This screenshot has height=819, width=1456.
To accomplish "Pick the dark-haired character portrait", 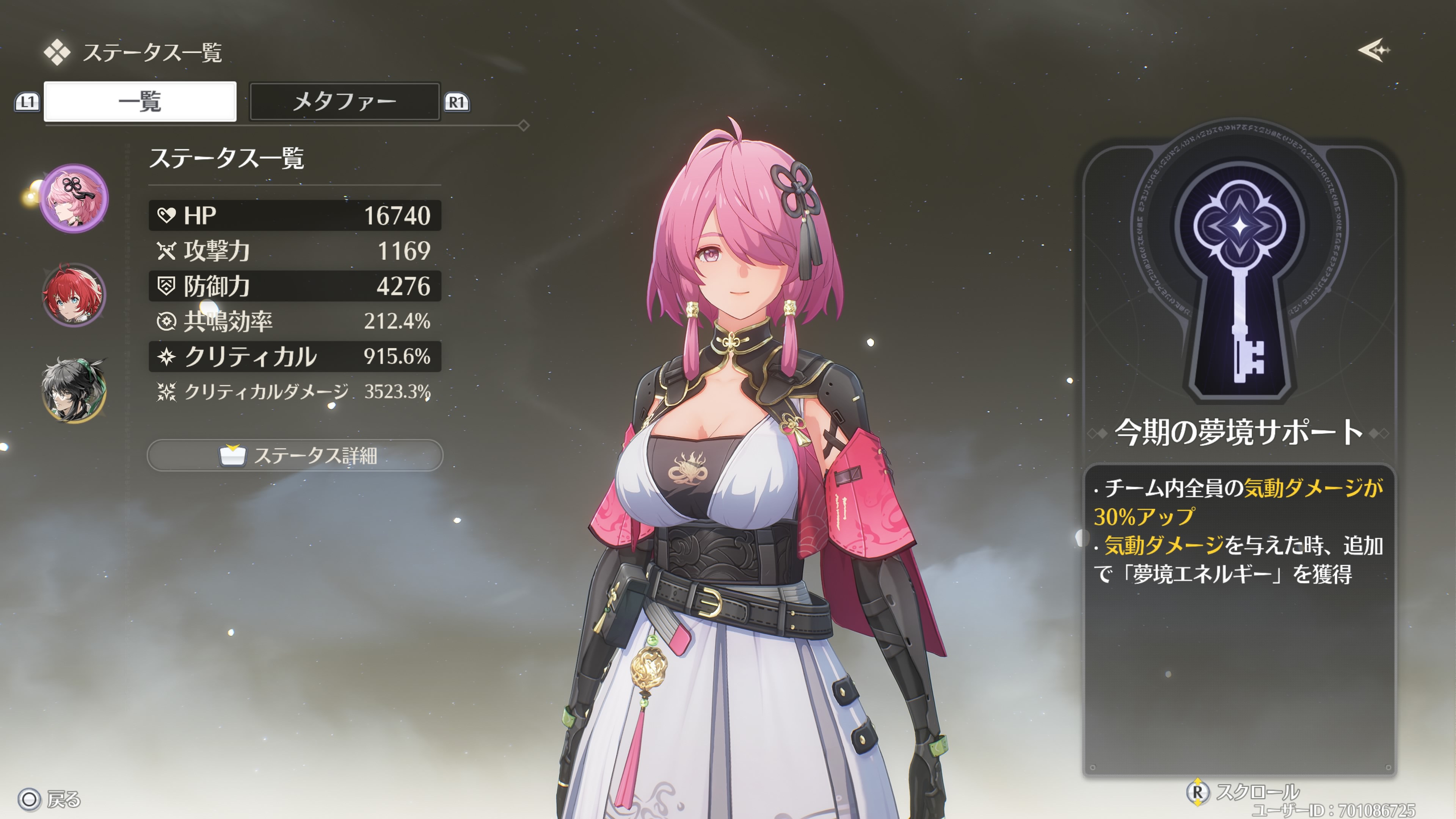I will pyautogui.click(x=74, y=390).
